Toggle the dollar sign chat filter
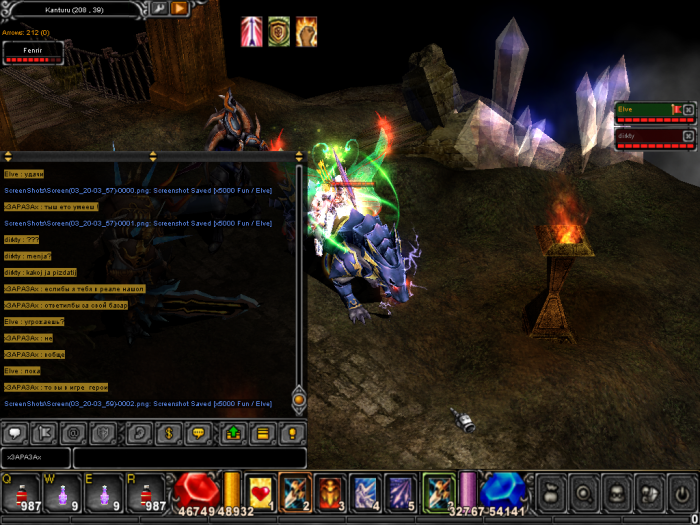The height and width of the screenshot is (525, 700). [x=169, y=434]
